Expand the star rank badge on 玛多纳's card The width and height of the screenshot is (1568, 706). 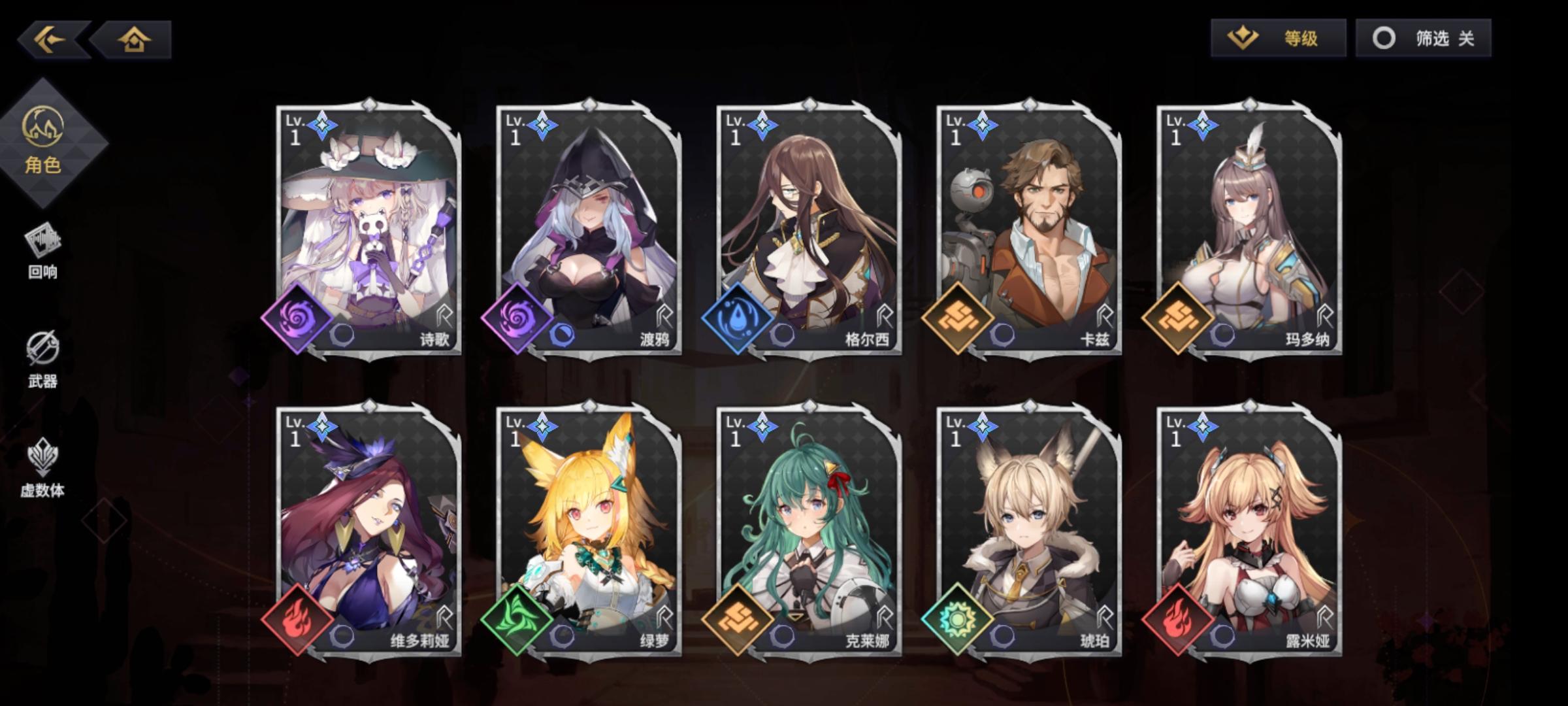[x=1201, y=124]
